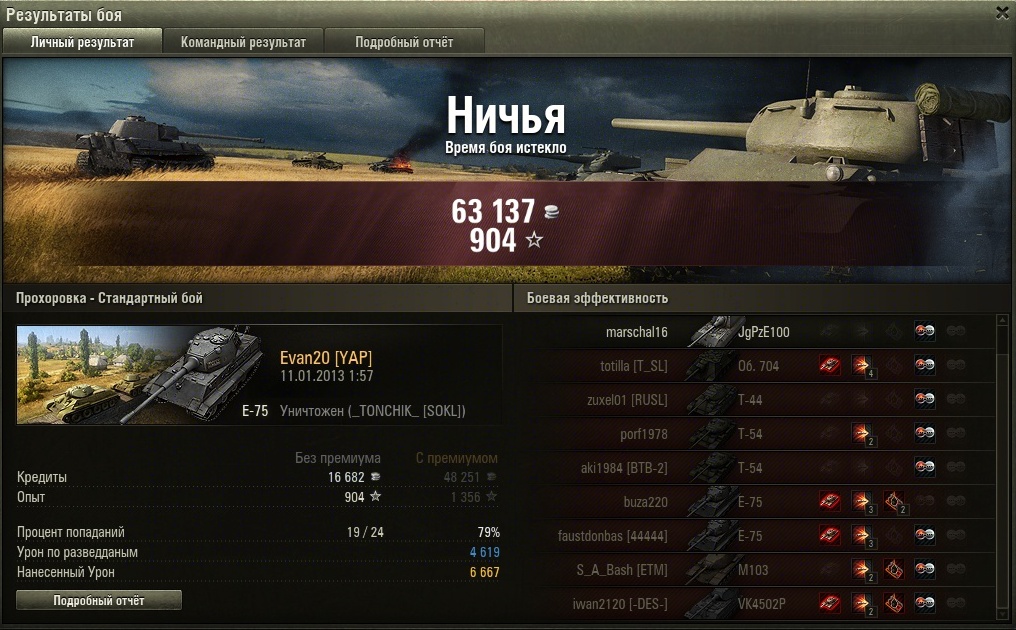Open the Командный результат tab
The height and width of the screenshot is (630, 1016).
243,42
